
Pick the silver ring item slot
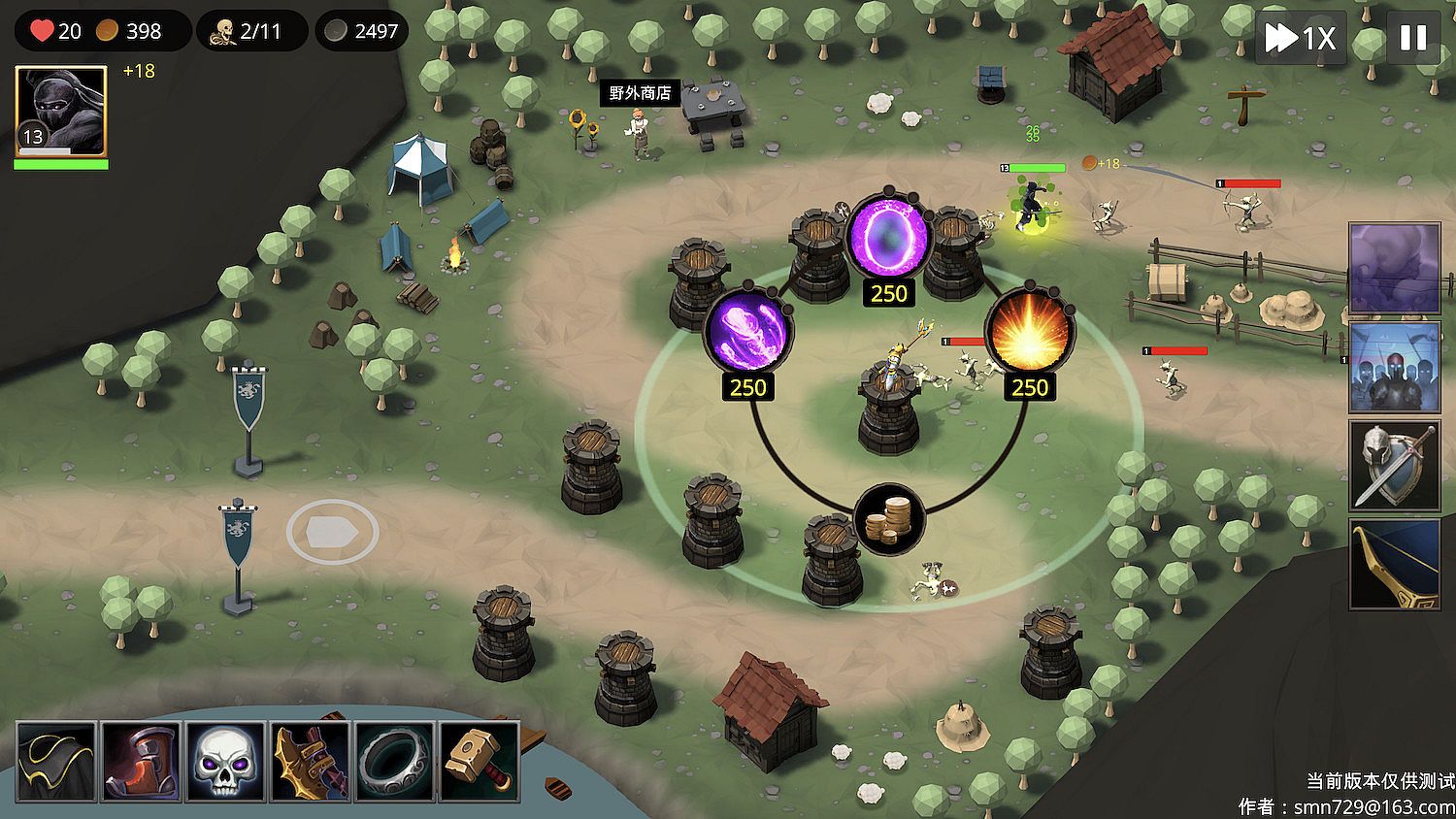[394, 761]
